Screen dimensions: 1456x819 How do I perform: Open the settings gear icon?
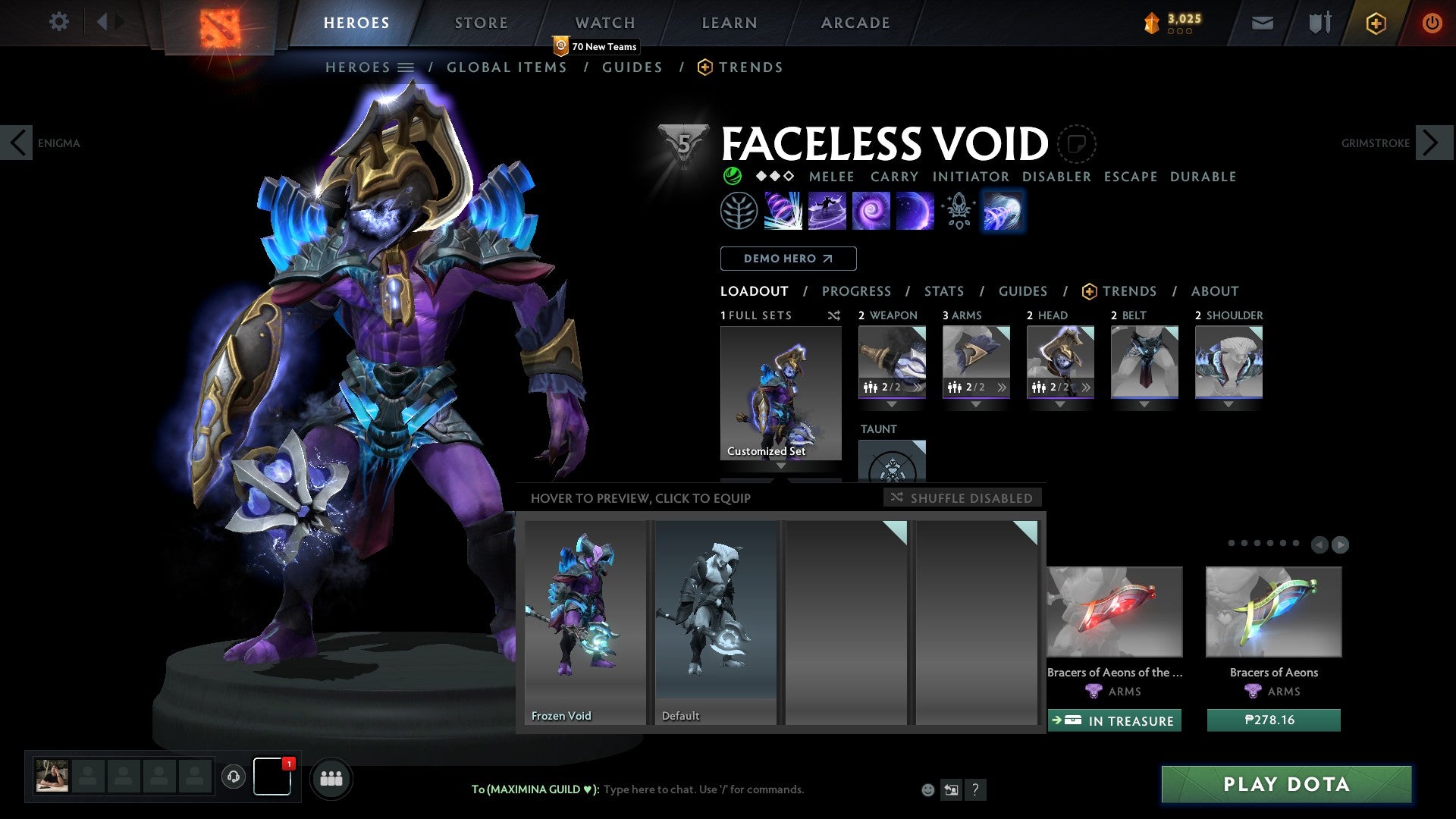click(x=58, y=22)
